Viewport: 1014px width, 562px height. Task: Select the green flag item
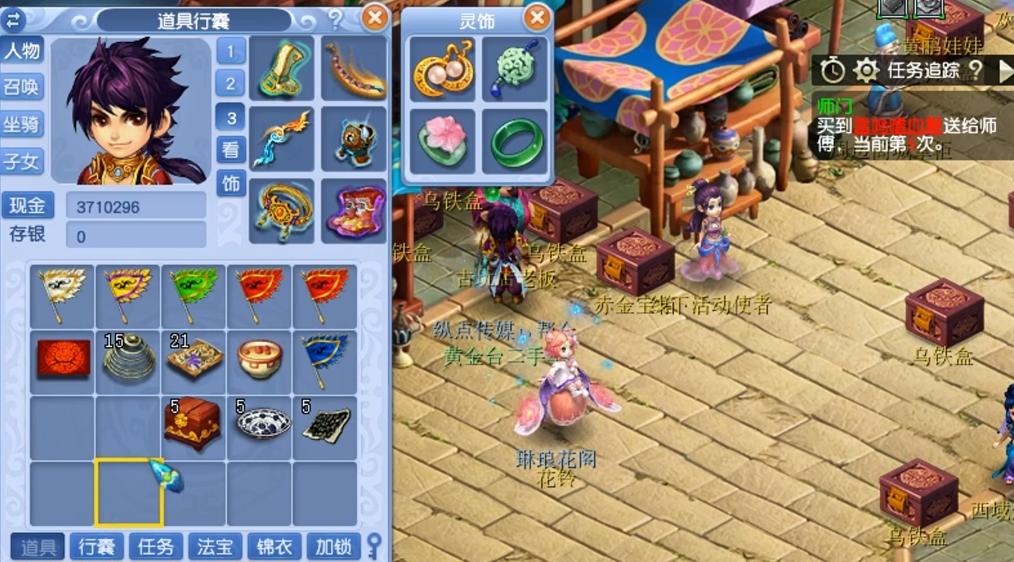[x=192, y=294]
